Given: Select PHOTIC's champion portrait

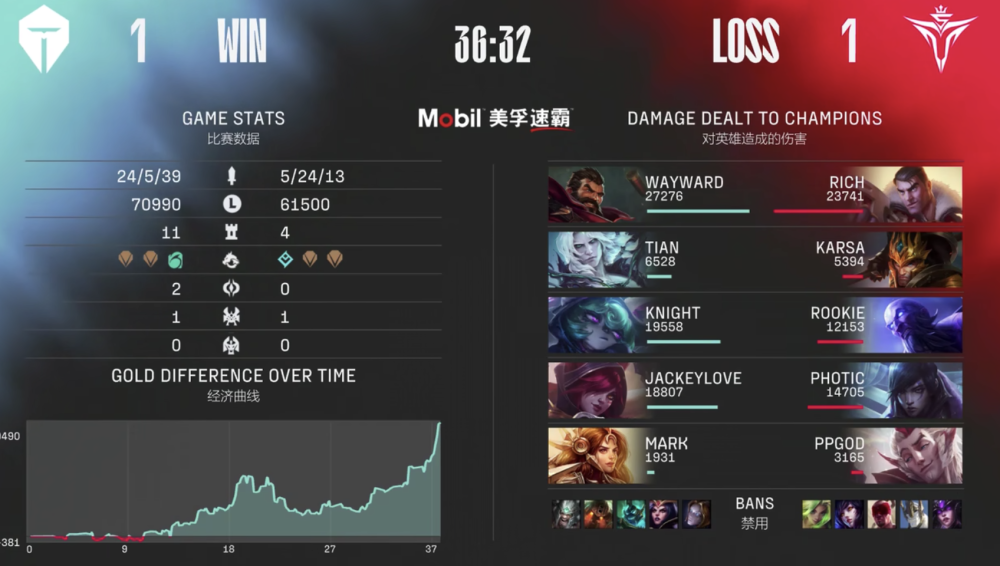Looking at the screenshot, I should [915, 390].
